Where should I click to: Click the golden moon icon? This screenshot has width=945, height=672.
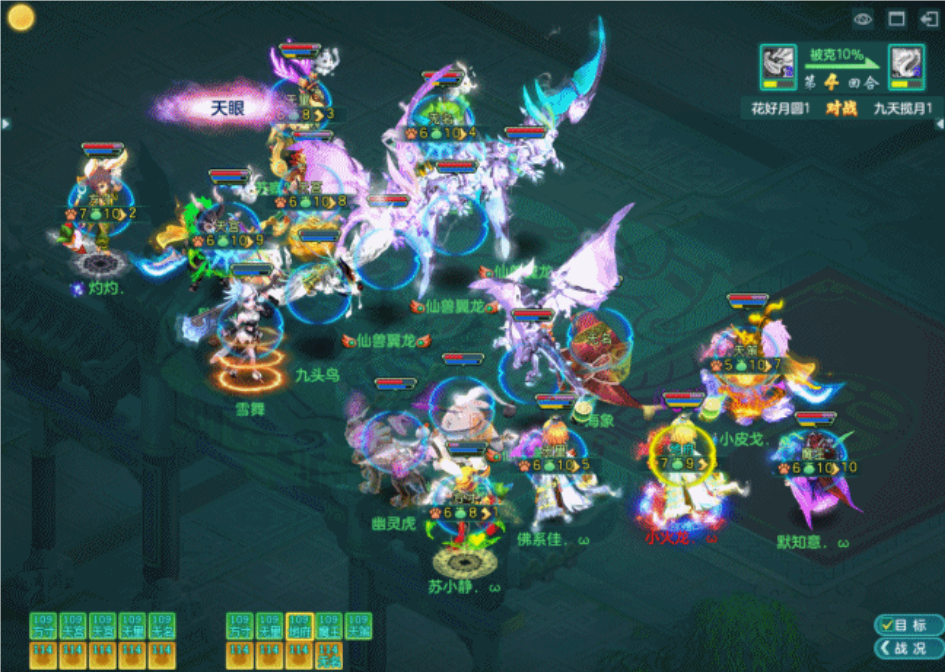click(x=21, y=17)
